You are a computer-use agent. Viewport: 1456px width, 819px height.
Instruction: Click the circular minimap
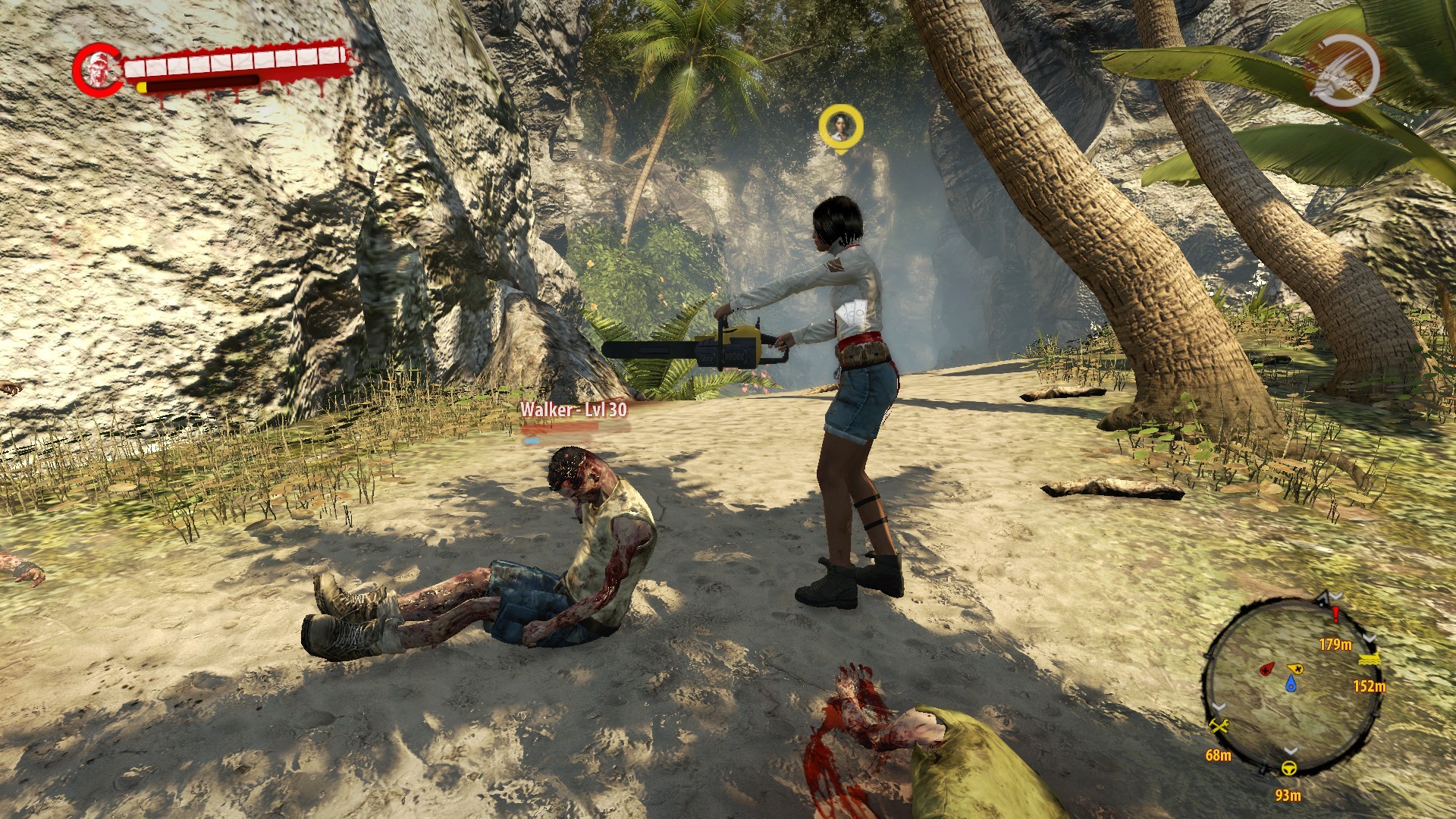pyautogui.click(x=1291, y=685)
